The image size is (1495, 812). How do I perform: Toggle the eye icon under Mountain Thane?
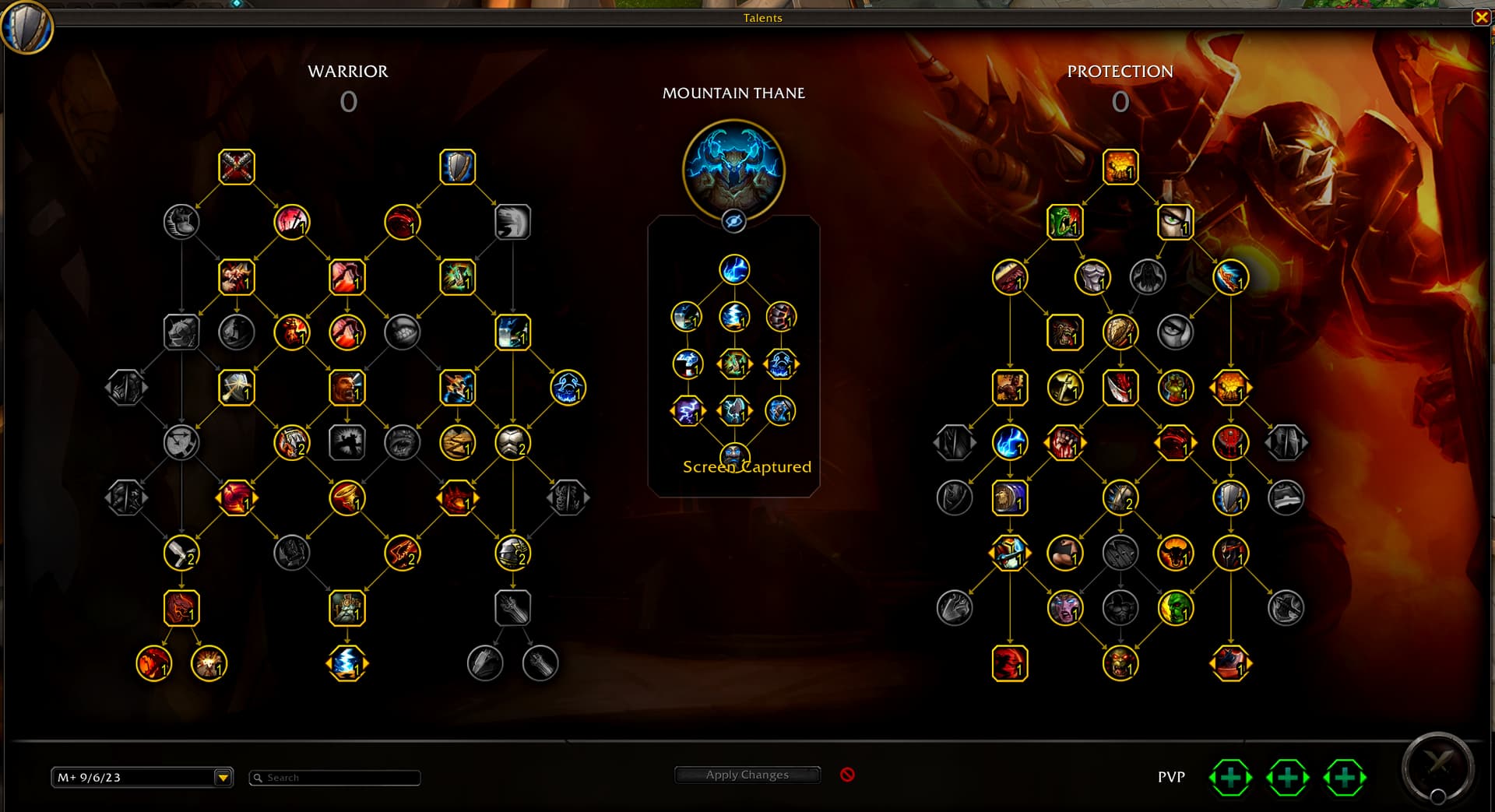(x=733, y=221)
